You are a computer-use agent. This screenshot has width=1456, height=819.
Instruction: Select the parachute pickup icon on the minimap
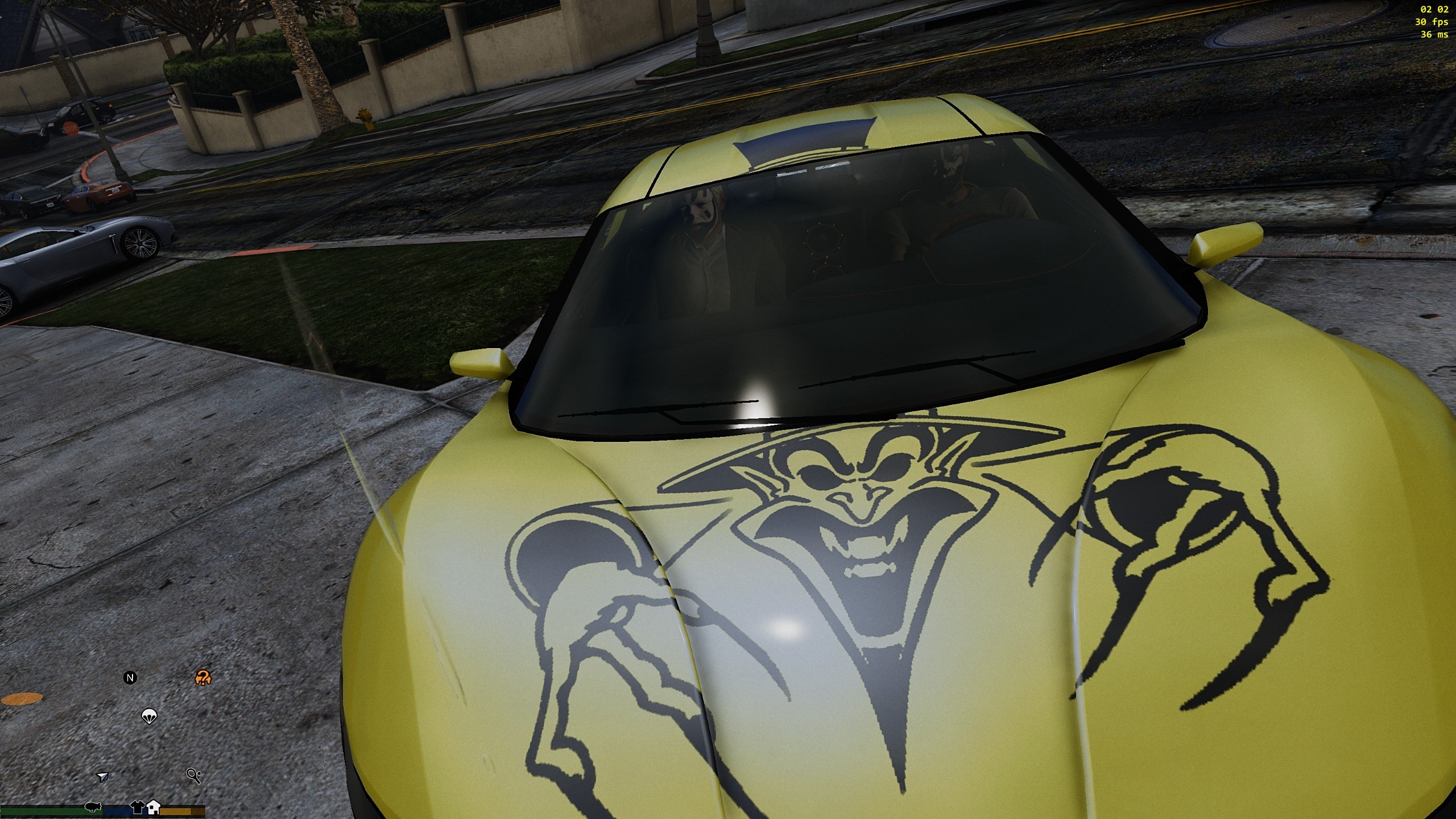pos(149,717)
